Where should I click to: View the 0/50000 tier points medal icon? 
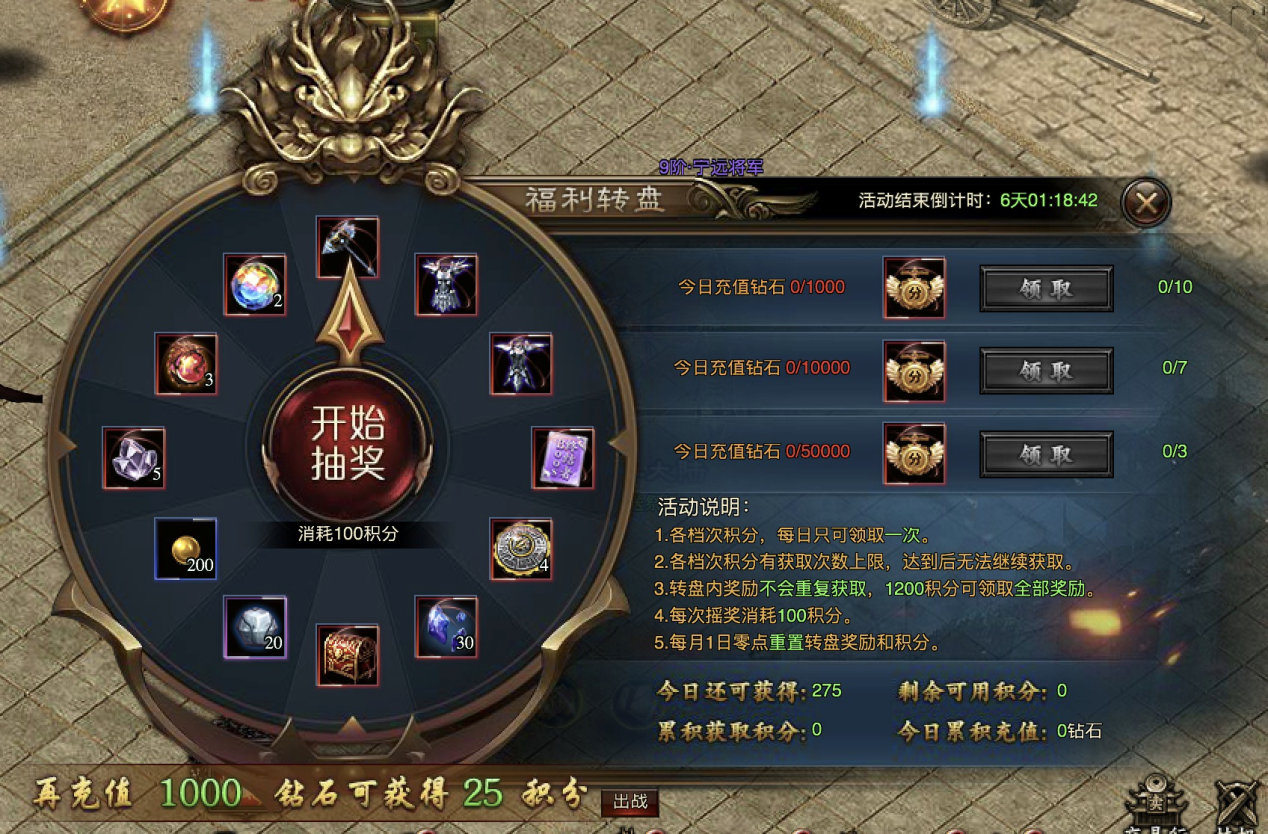click(914, 453)
